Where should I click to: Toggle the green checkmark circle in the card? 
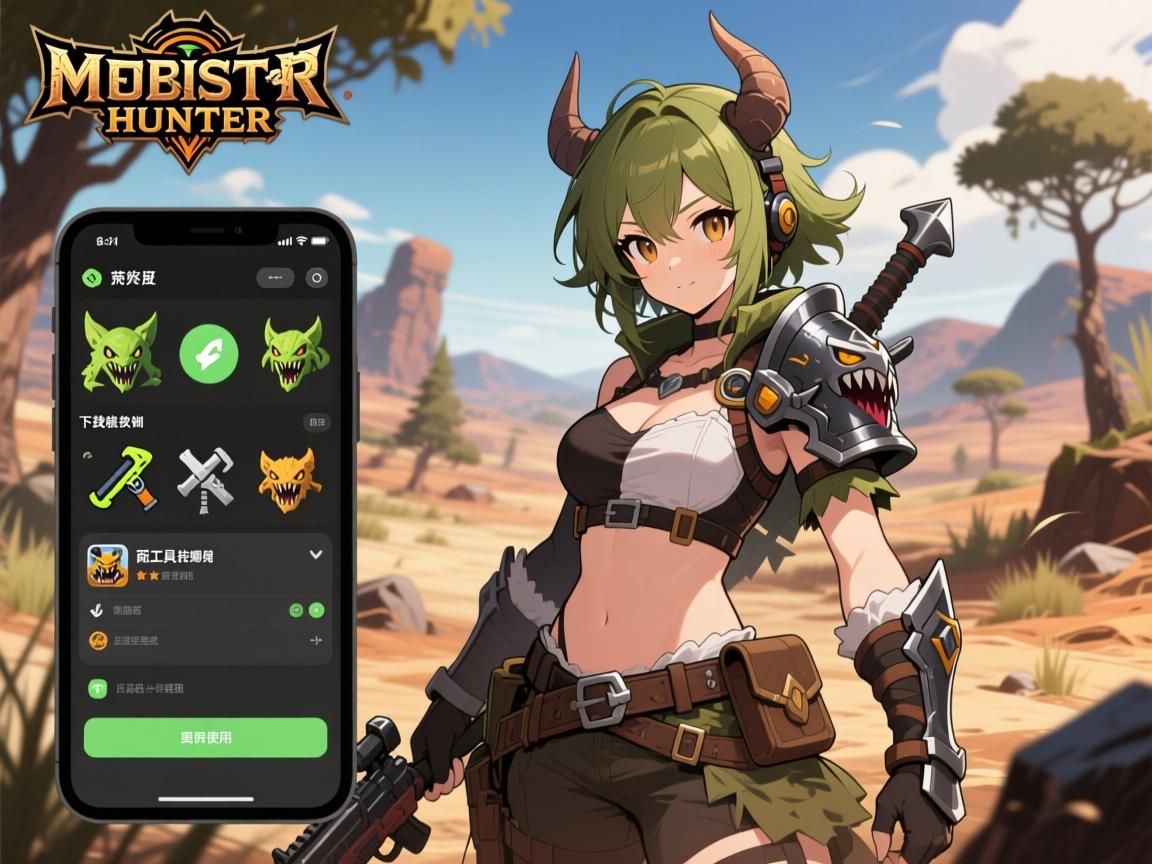pos(296,609)
